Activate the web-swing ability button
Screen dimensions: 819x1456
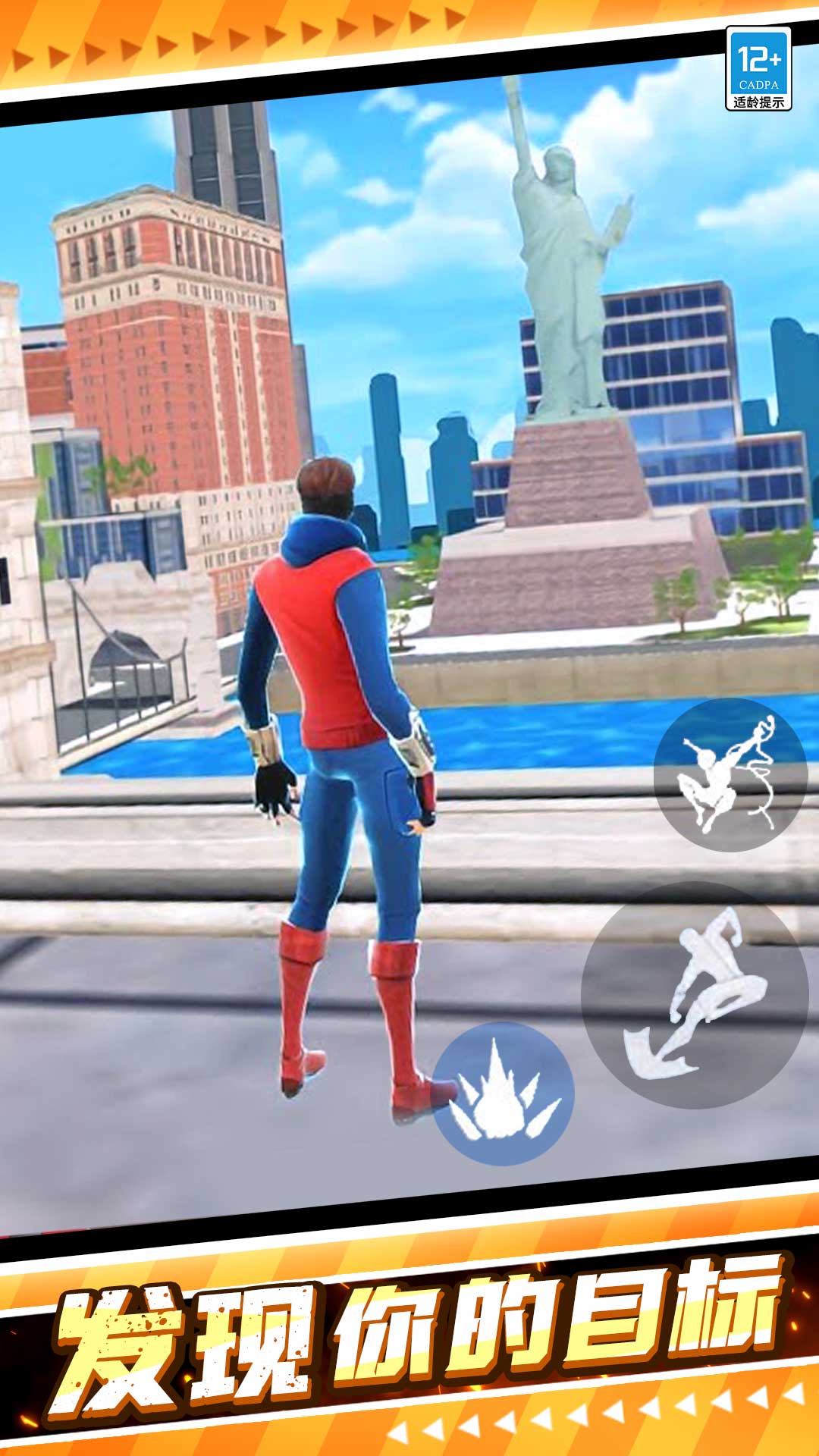pos(730,773)
